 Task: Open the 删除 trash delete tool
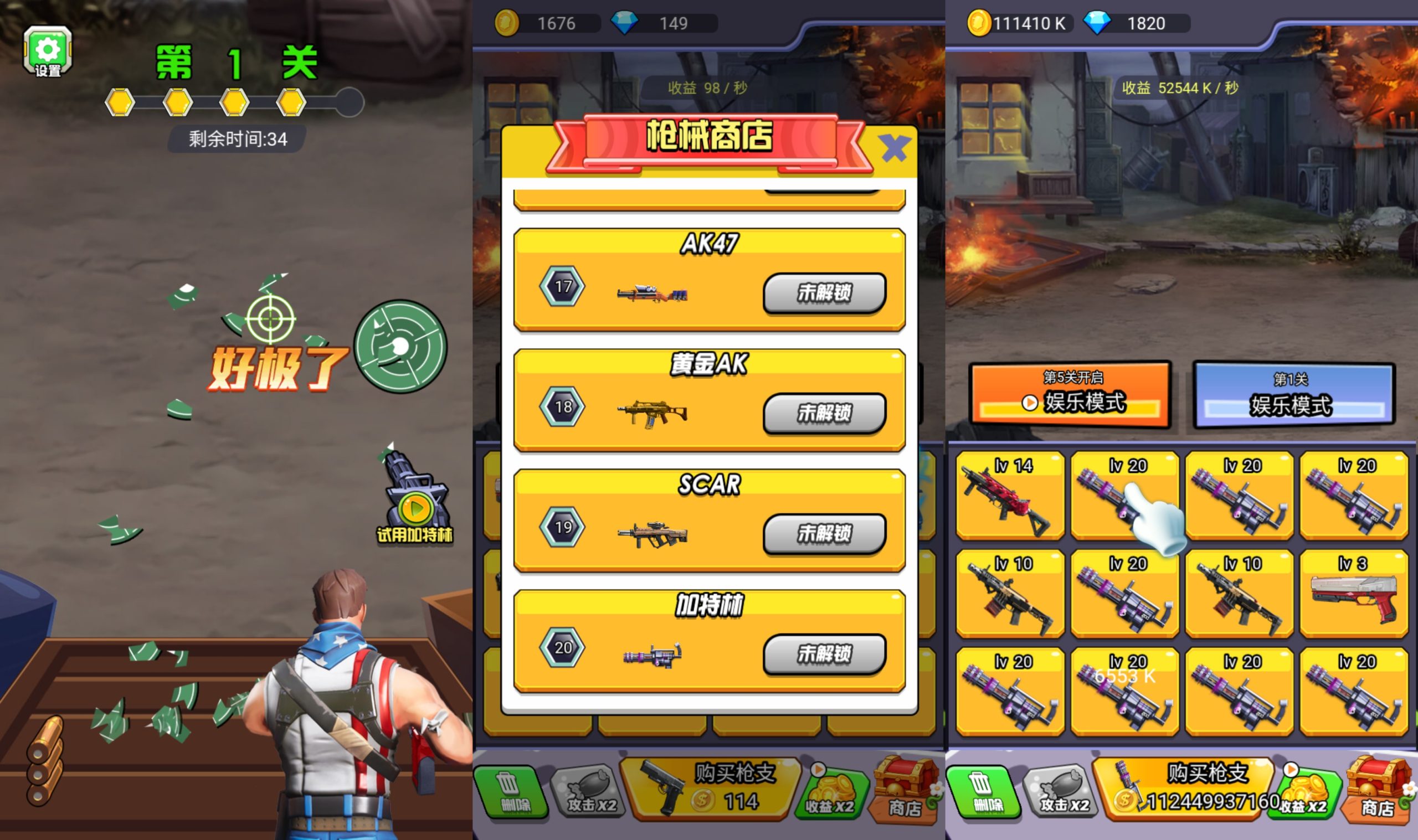click(x=511, y=790)
